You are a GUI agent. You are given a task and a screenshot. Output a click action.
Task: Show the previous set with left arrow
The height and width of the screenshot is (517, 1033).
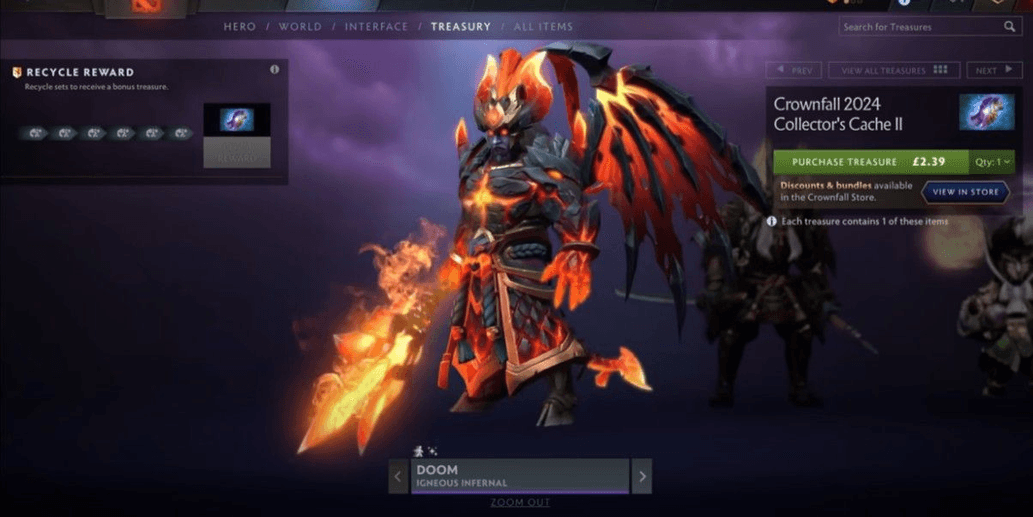point(398,476)
